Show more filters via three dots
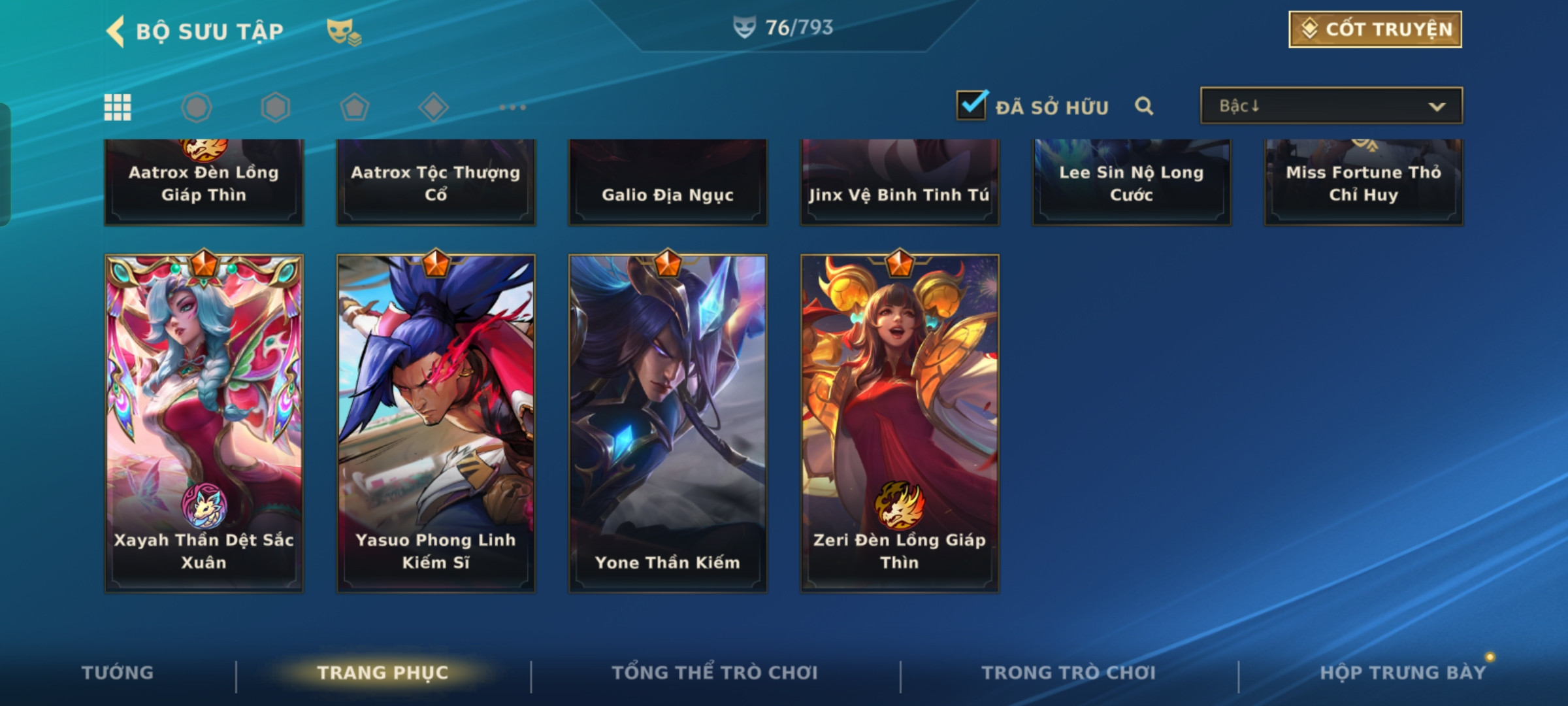Viewport: 1568px width, 706px height. point(512,107)
